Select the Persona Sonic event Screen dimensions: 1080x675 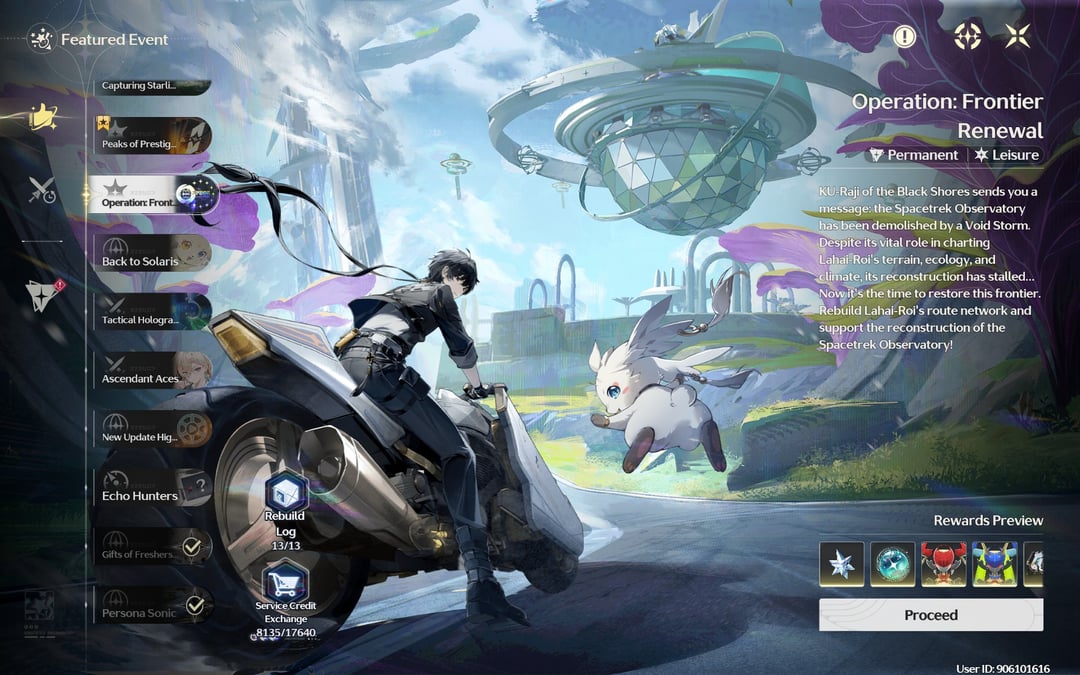click(152, 605)
